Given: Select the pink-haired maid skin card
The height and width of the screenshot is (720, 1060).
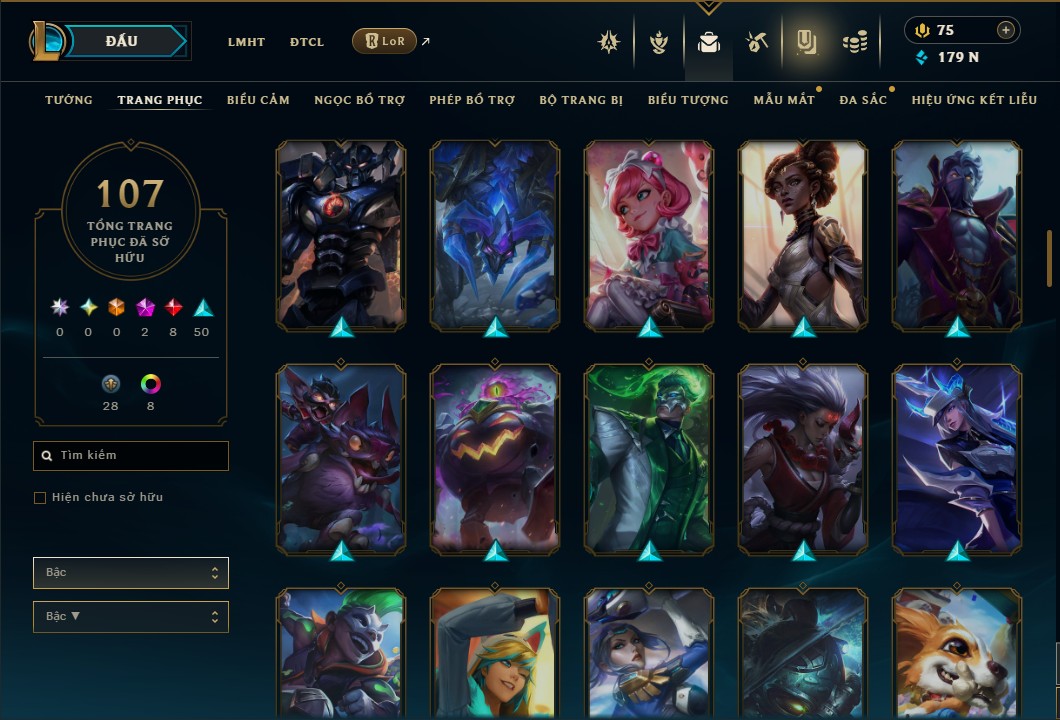Looking at the screenshot, I should (x=649, y=234).
